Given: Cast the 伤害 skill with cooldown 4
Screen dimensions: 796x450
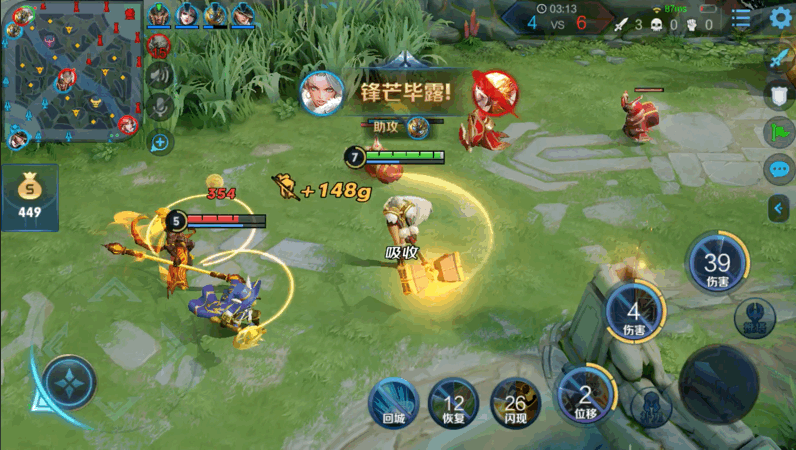Looking at the screenshot, I should point(633,312).
